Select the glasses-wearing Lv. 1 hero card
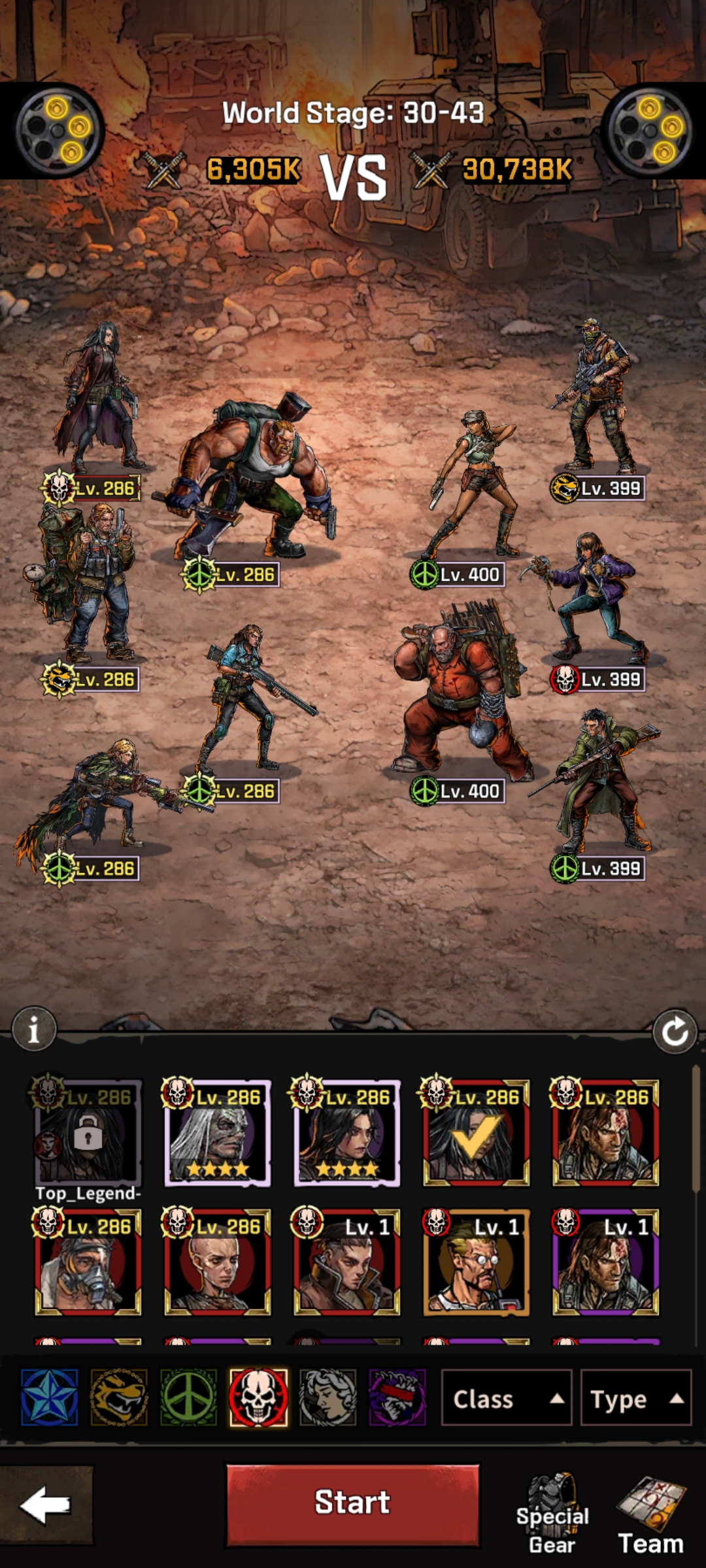 pyautogui.click(x=476, y=1262)
